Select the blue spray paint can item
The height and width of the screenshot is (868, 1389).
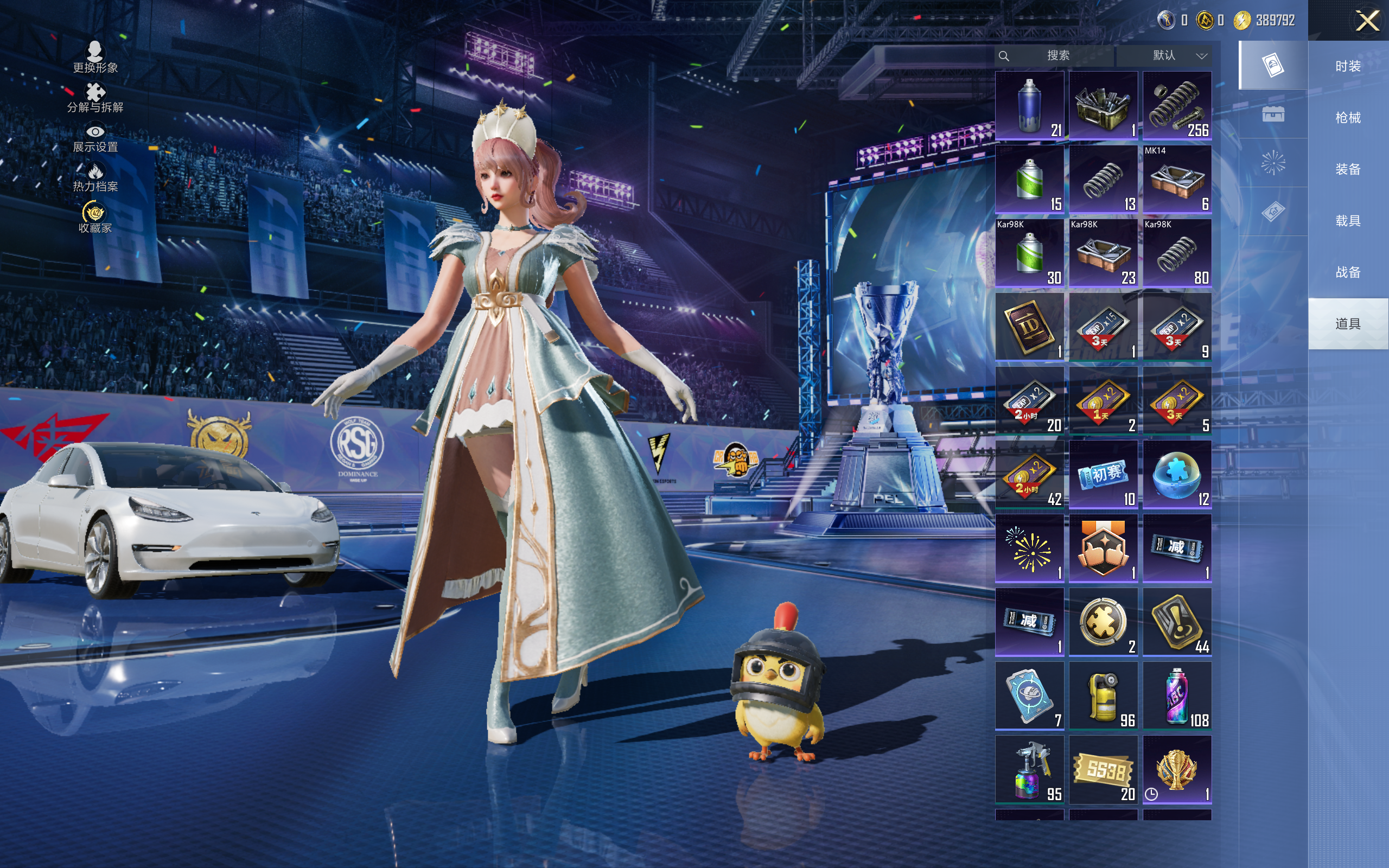[x=1029, y=106]
